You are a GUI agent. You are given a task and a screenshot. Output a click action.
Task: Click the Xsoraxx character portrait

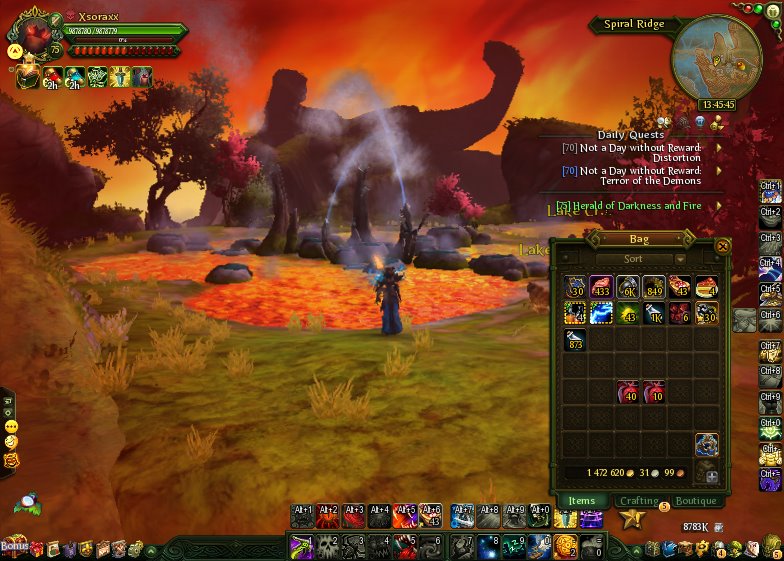36,38
